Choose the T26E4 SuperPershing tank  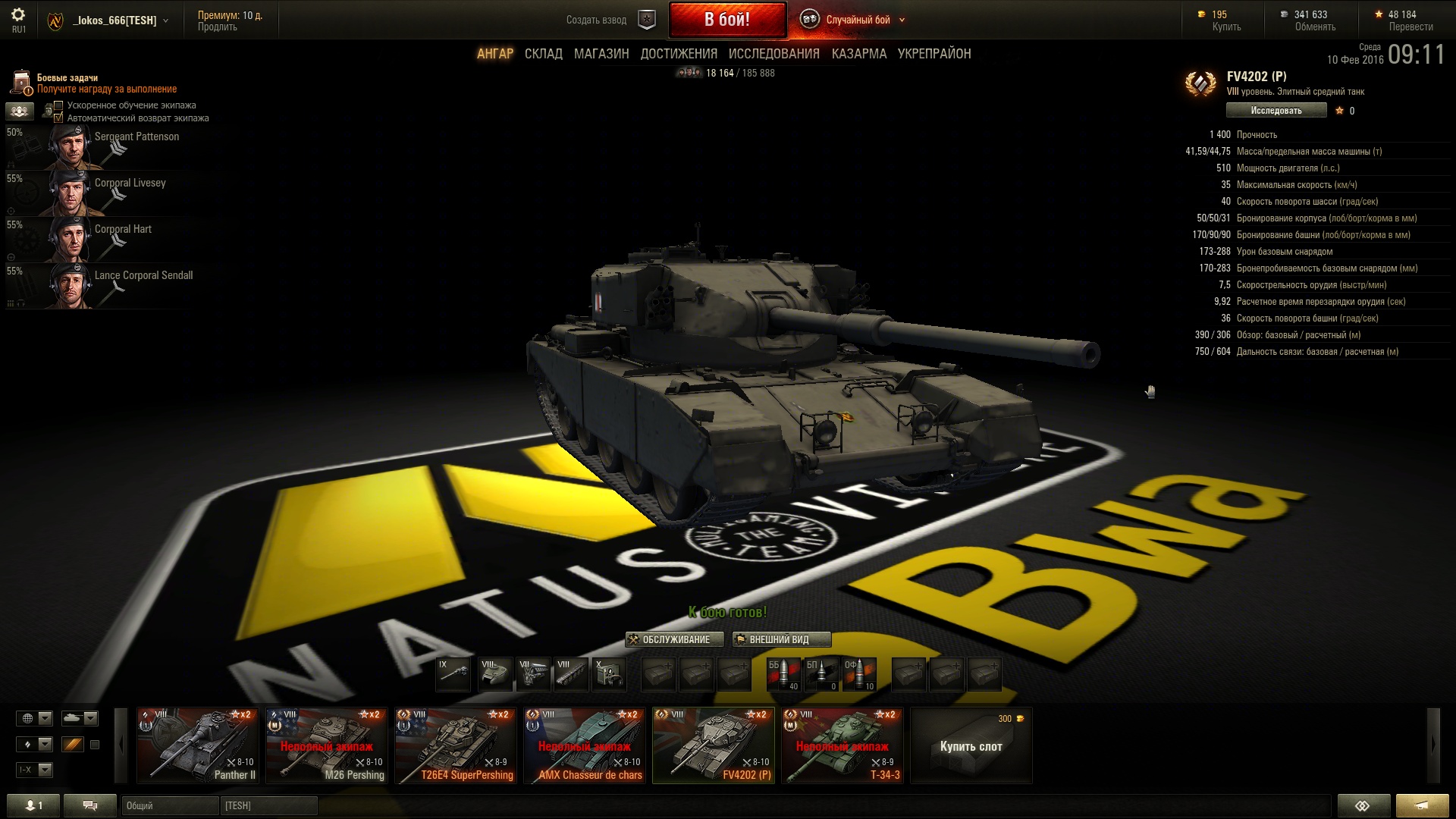coord(456,745)
